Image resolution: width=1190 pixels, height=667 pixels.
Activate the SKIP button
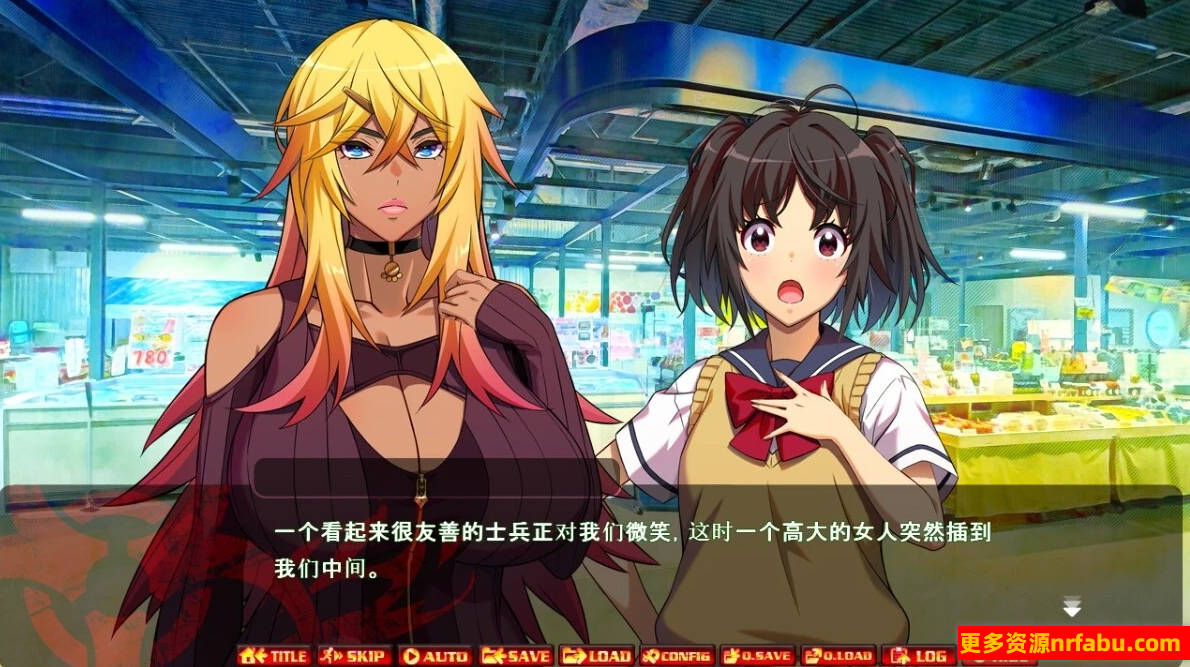coord(354,656)
